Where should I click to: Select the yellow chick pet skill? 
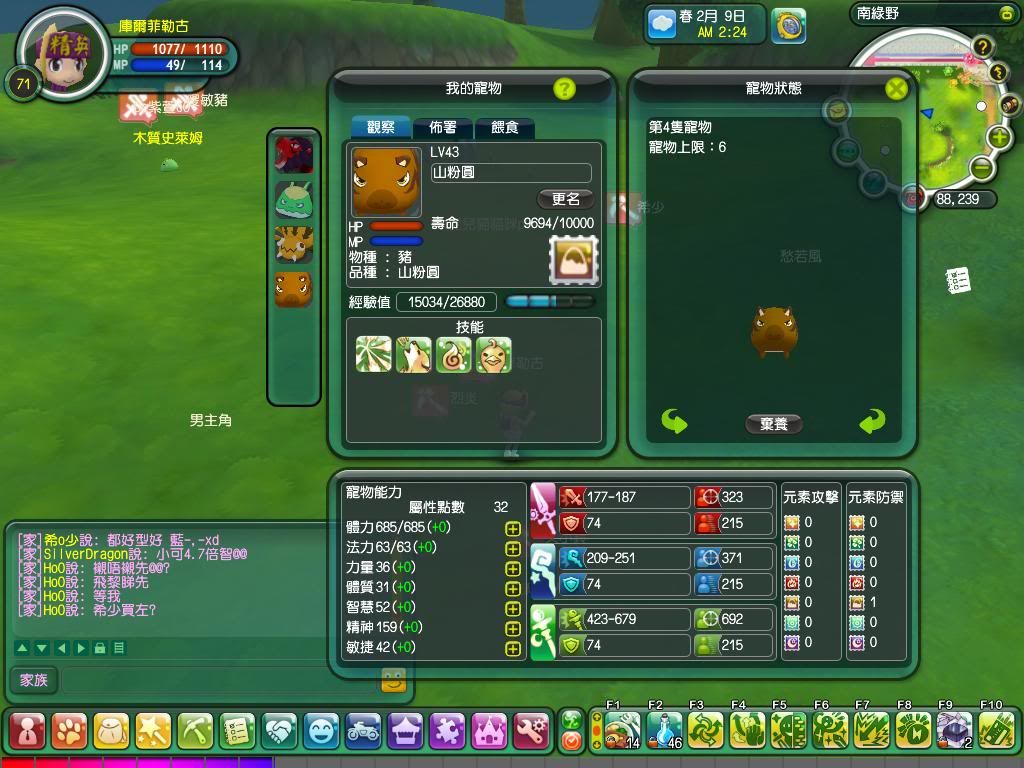coord(494,355)
